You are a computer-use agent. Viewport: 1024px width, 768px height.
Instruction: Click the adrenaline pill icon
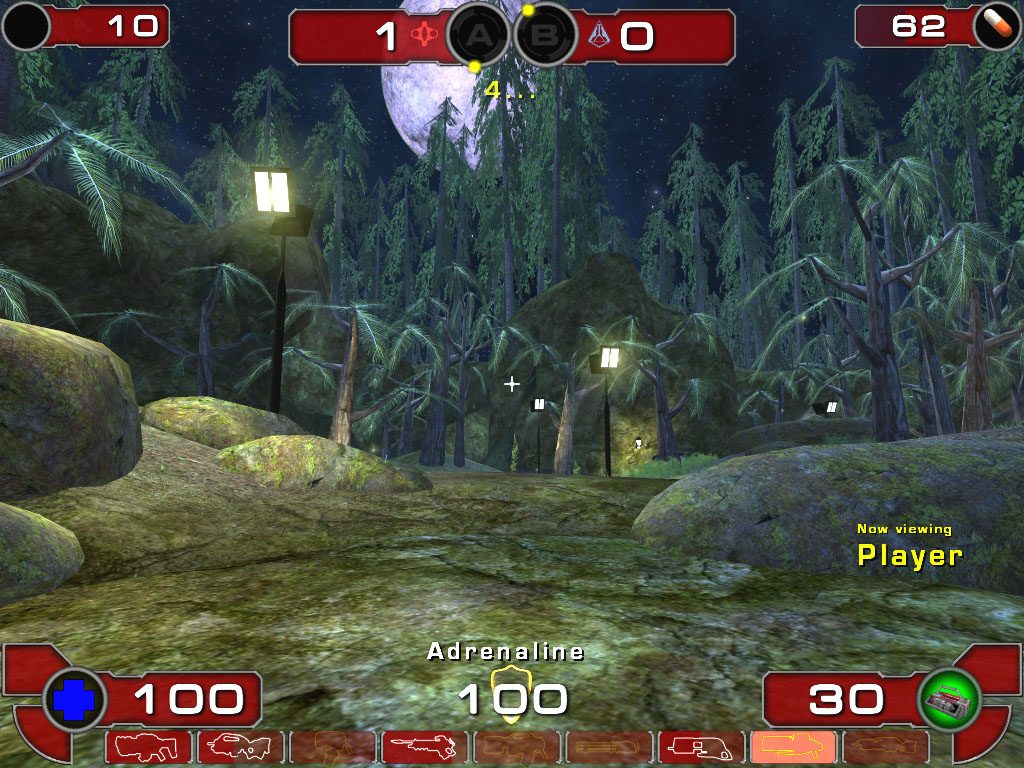click(x=993, y=27)
